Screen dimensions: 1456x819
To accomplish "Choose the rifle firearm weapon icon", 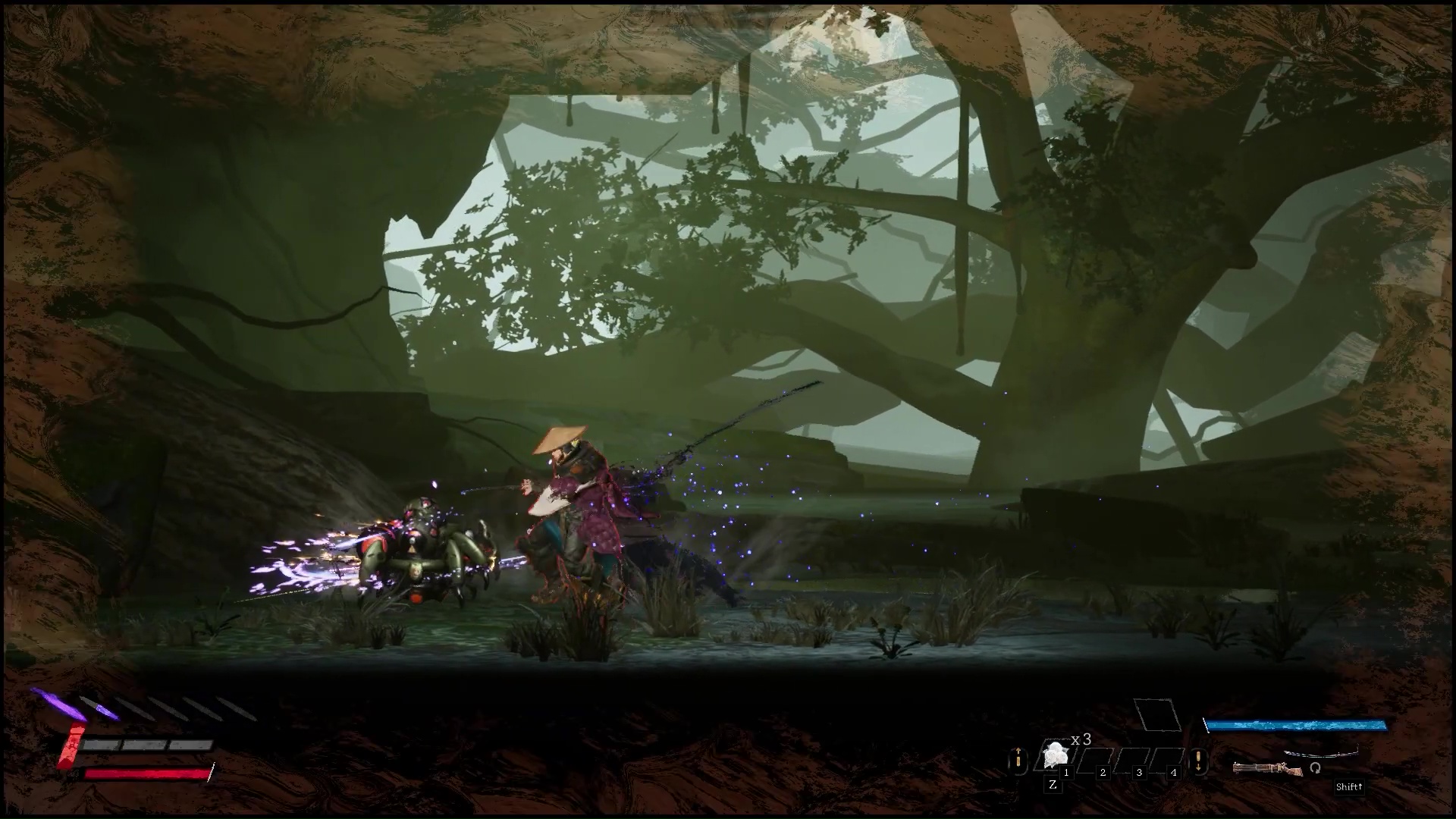I will (x=1266, y=769).
